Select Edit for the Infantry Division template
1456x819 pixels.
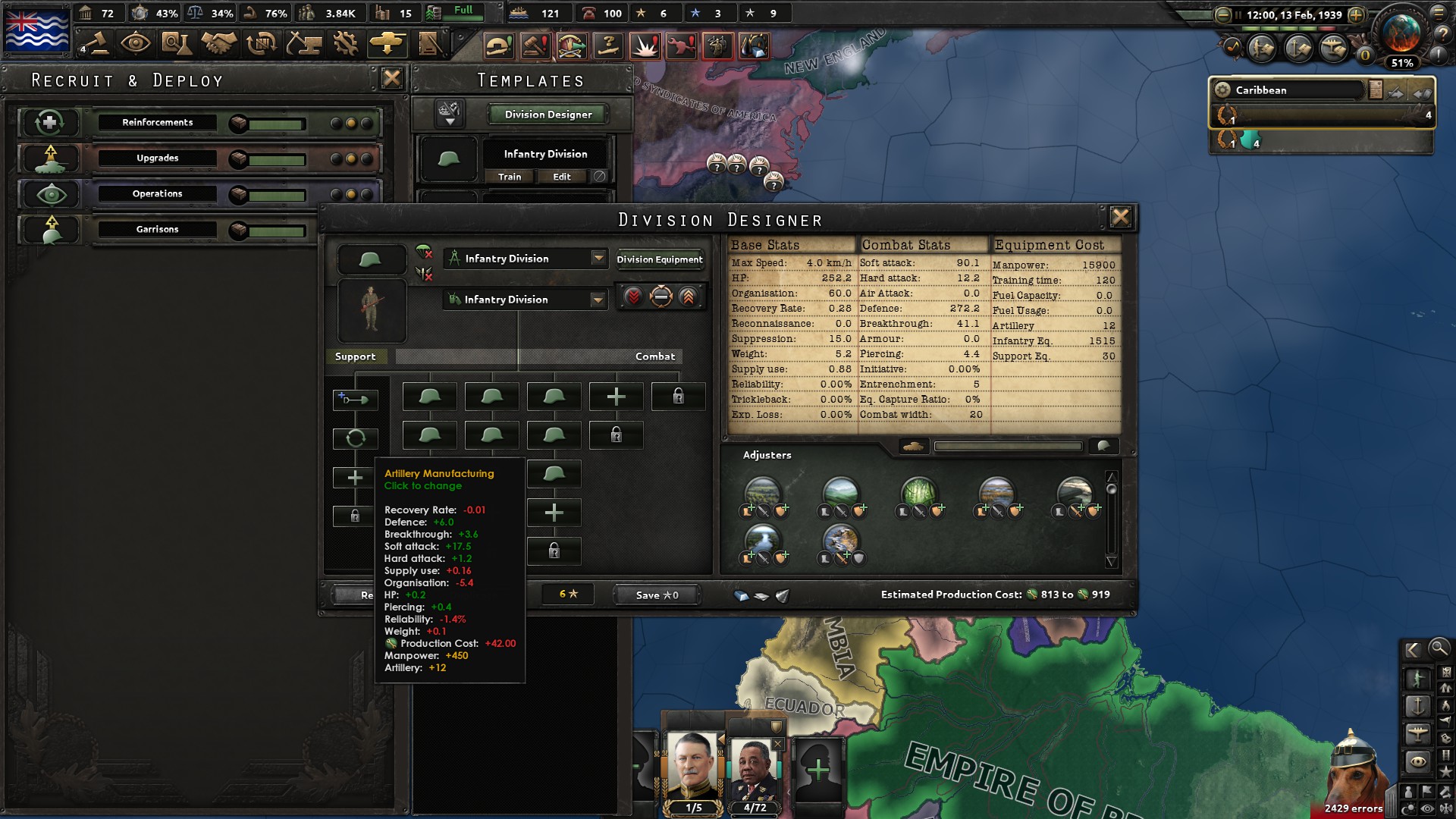[561, 177]
